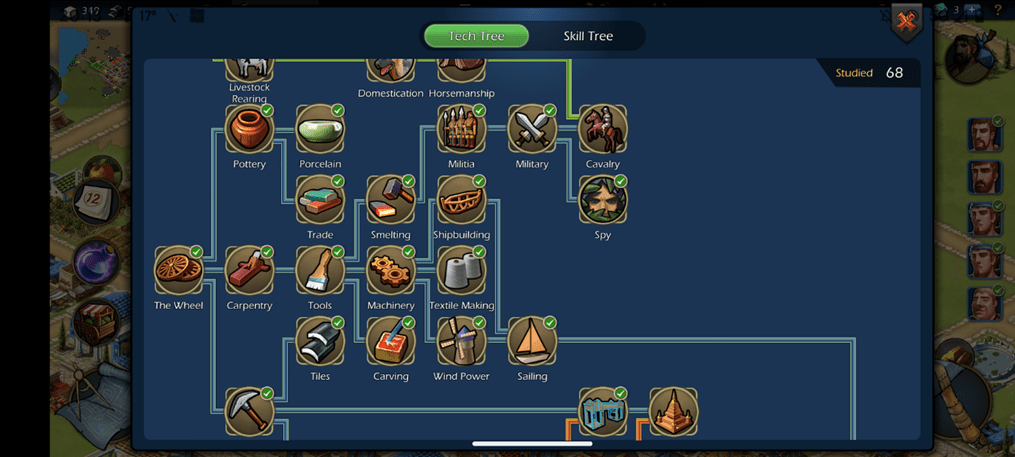Select the Military crossed swords node

pyautogui.click(x=532, y=130)
